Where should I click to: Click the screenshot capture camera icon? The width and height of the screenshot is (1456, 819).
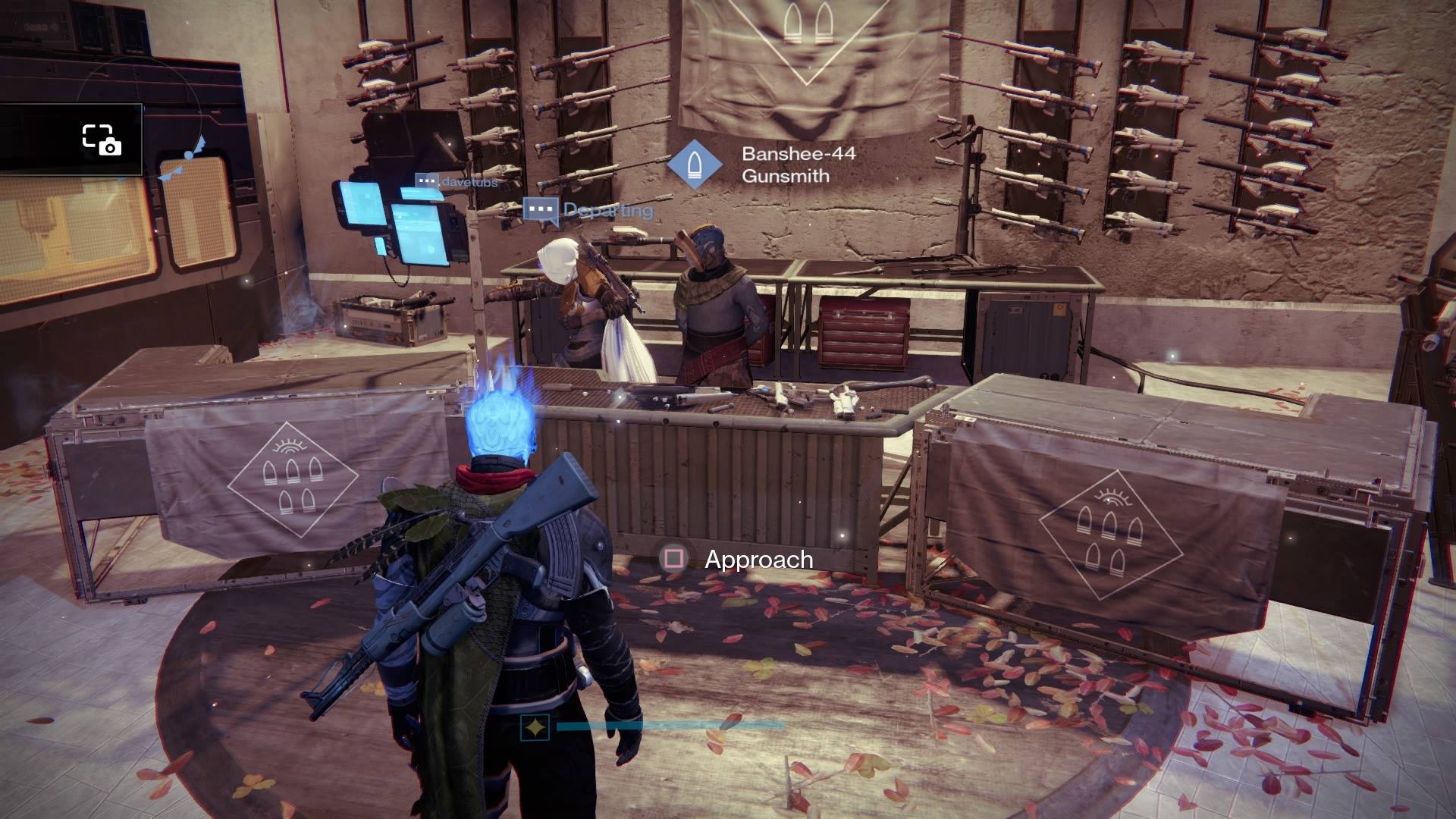[102, 140]
